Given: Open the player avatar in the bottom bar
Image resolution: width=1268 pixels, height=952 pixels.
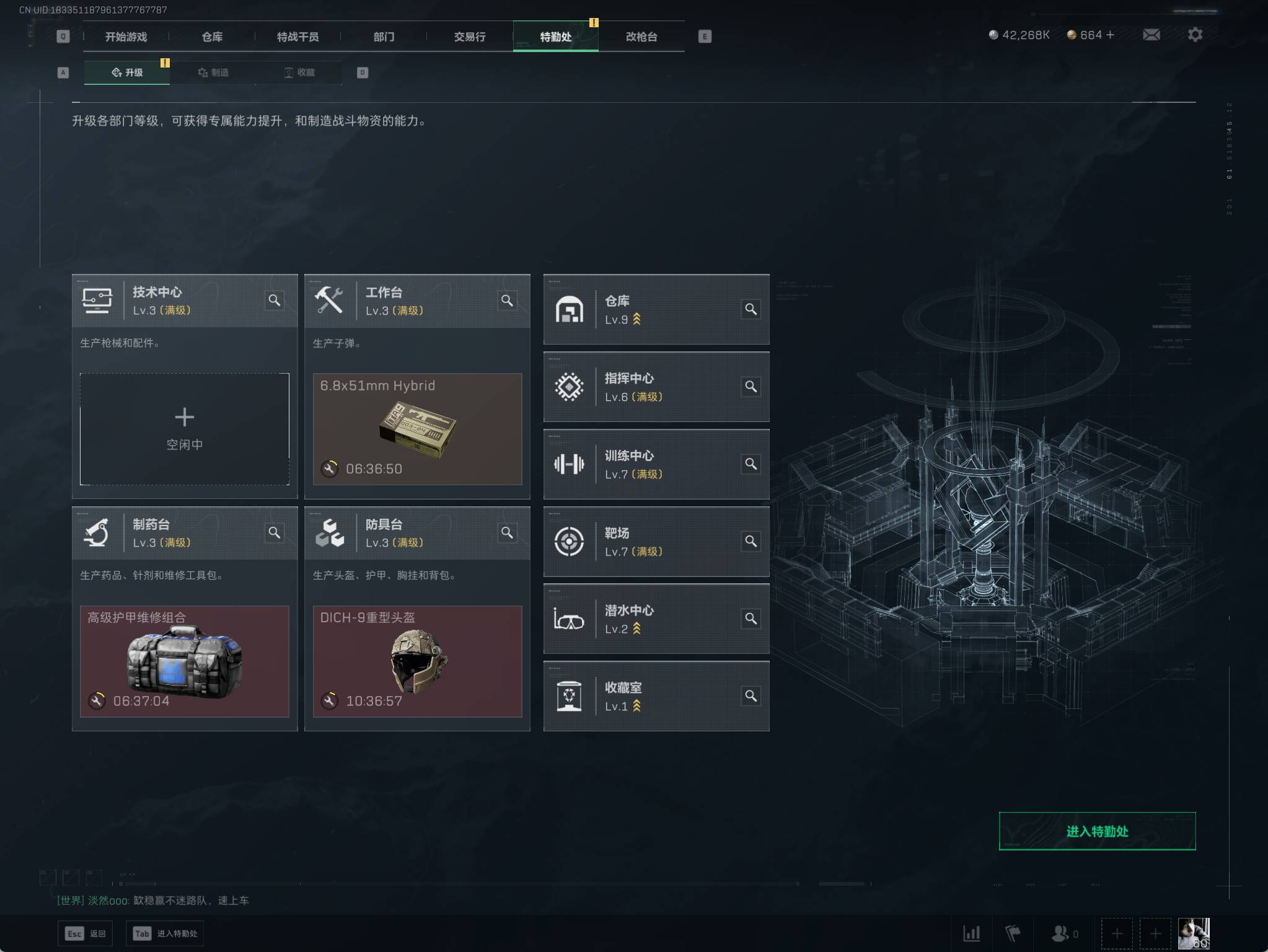Looking at the screenshot, I should coord(1193,933).
